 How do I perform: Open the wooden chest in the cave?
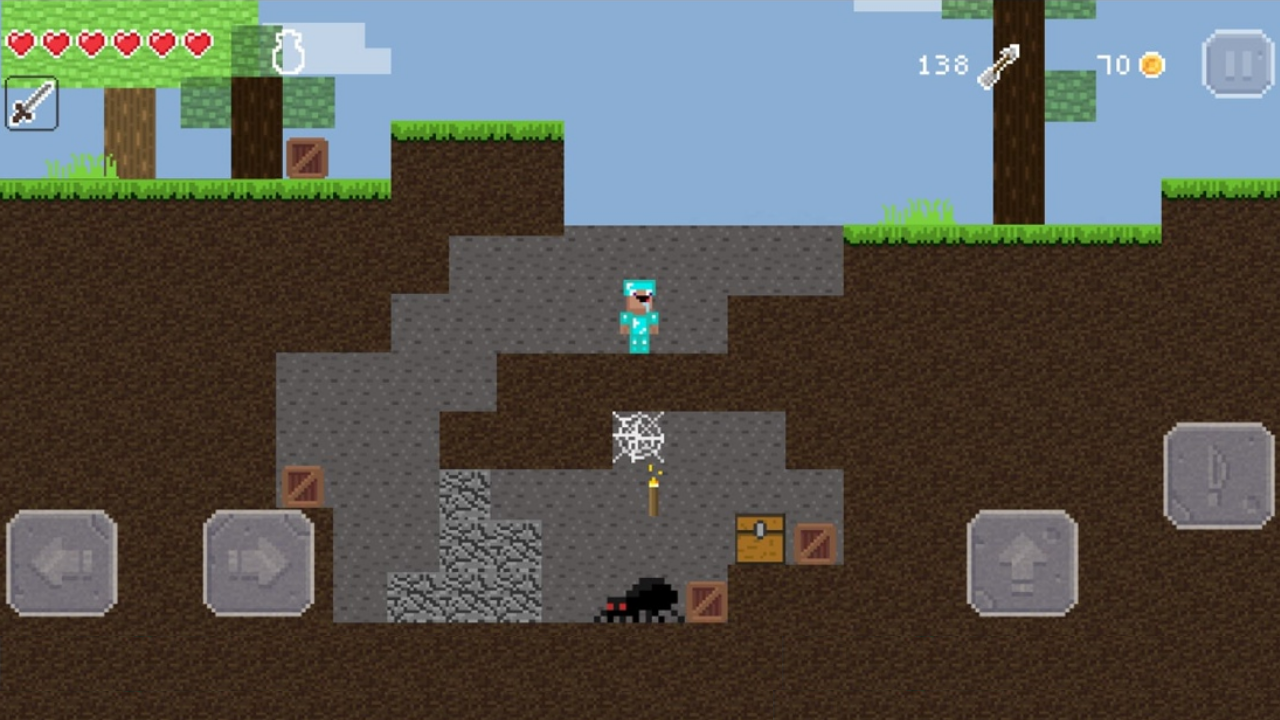(x=760, y=538)
